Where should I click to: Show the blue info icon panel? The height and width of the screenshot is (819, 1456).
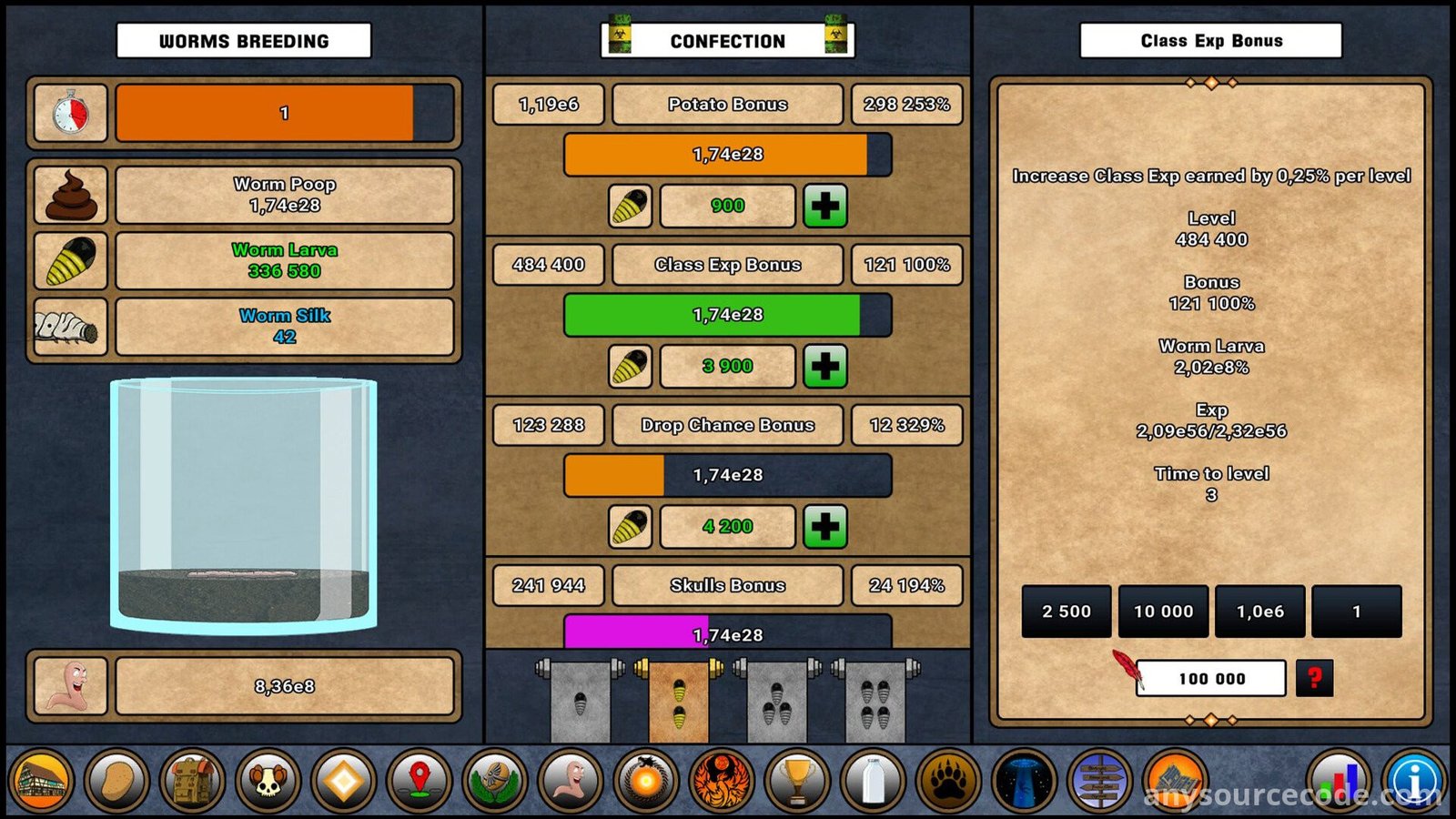coord(1416,781)
